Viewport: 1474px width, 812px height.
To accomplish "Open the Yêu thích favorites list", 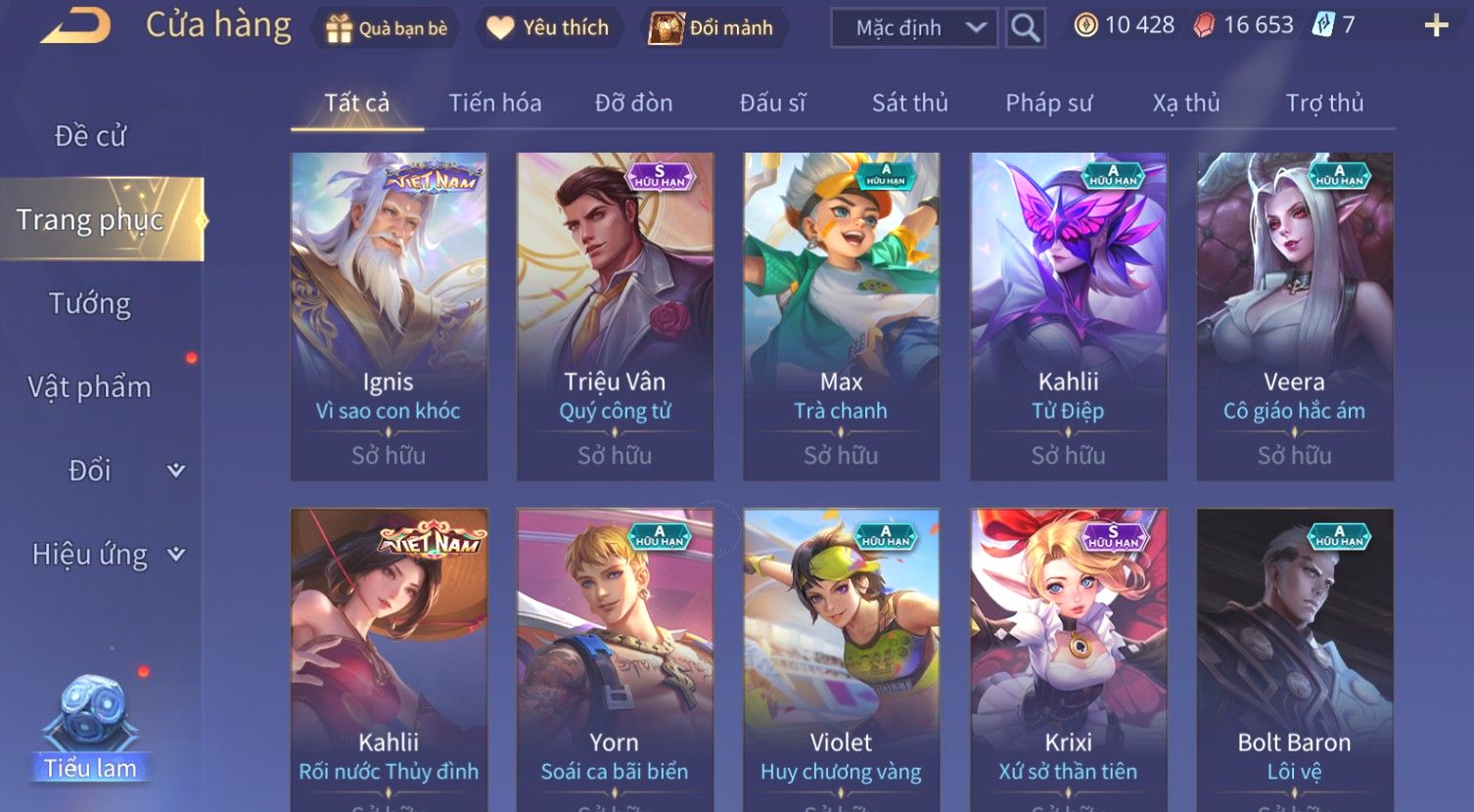I will pyautogui.click(x=548, y=28).
